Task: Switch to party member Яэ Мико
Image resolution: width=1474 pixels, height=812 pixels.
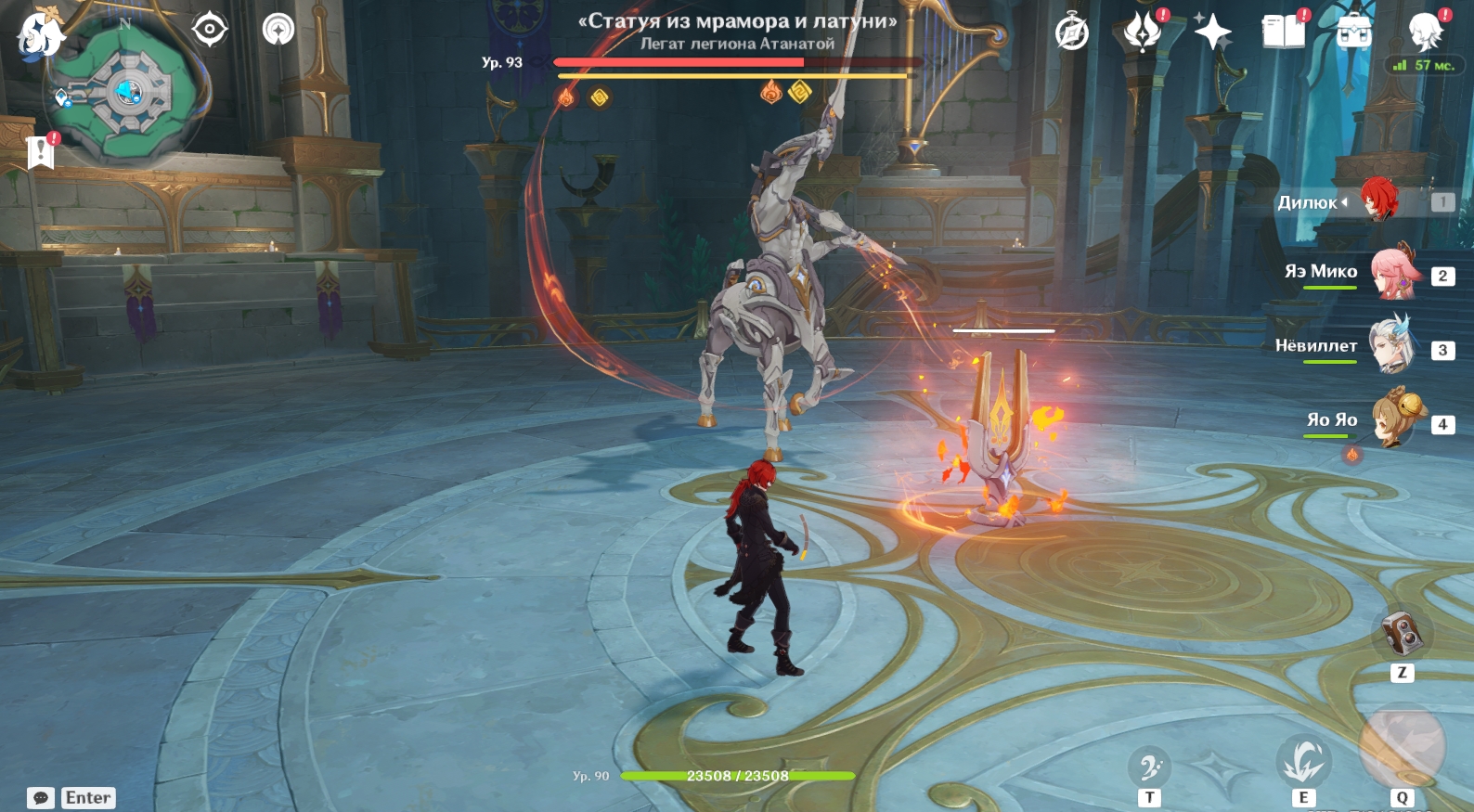Action: point(1396,273)
